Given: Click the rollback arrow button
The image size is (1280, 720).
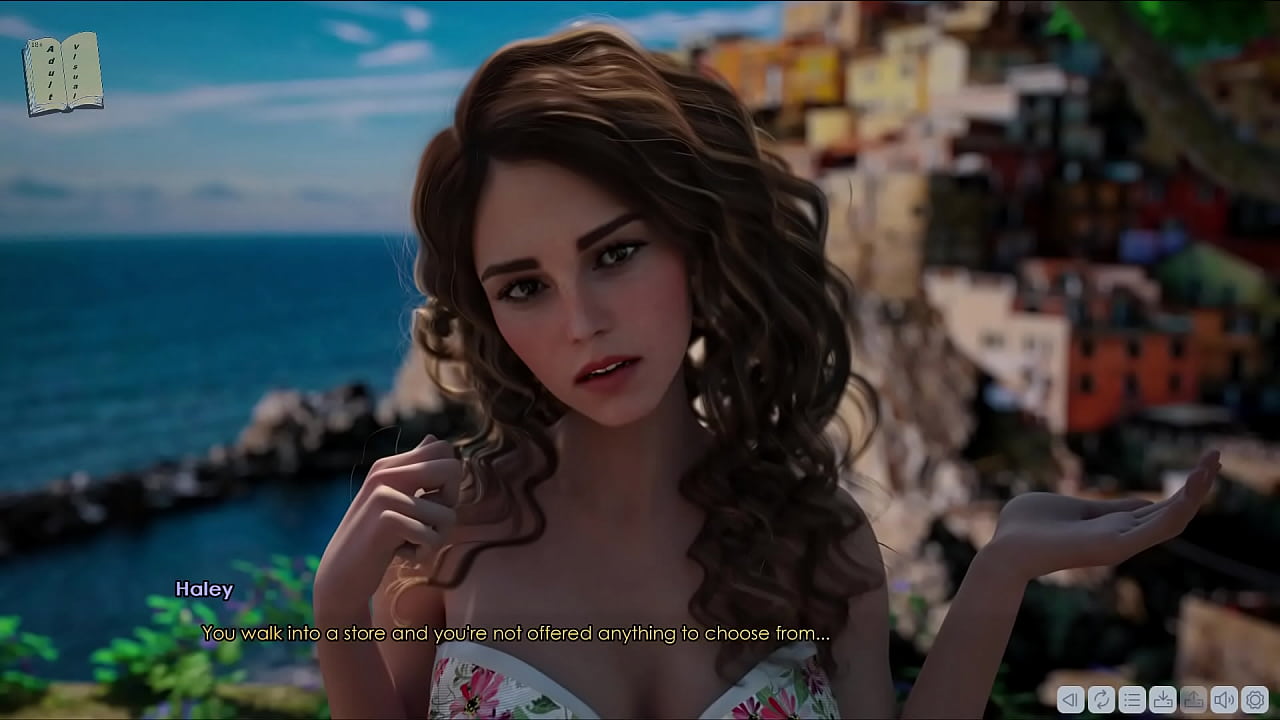Looking at the screenshot, I should [1071, 699].
